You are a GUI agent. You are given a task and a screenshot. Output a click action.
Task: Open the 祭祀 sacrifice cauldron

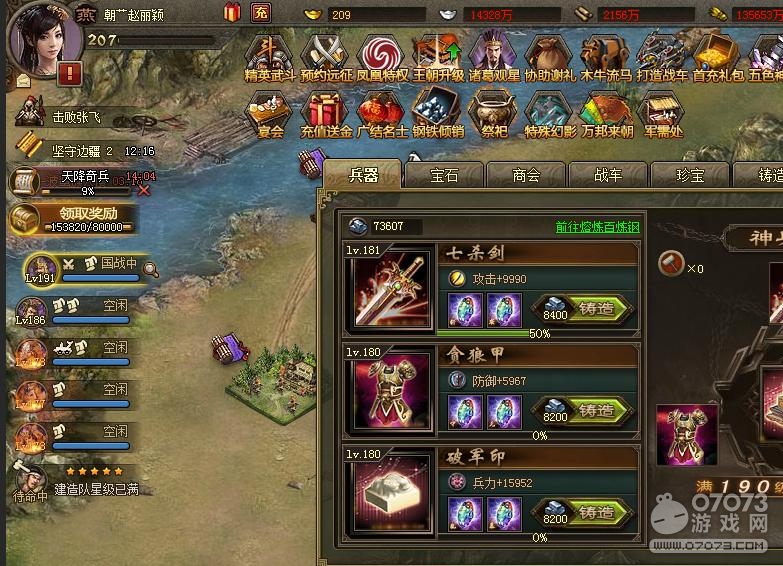493,114
